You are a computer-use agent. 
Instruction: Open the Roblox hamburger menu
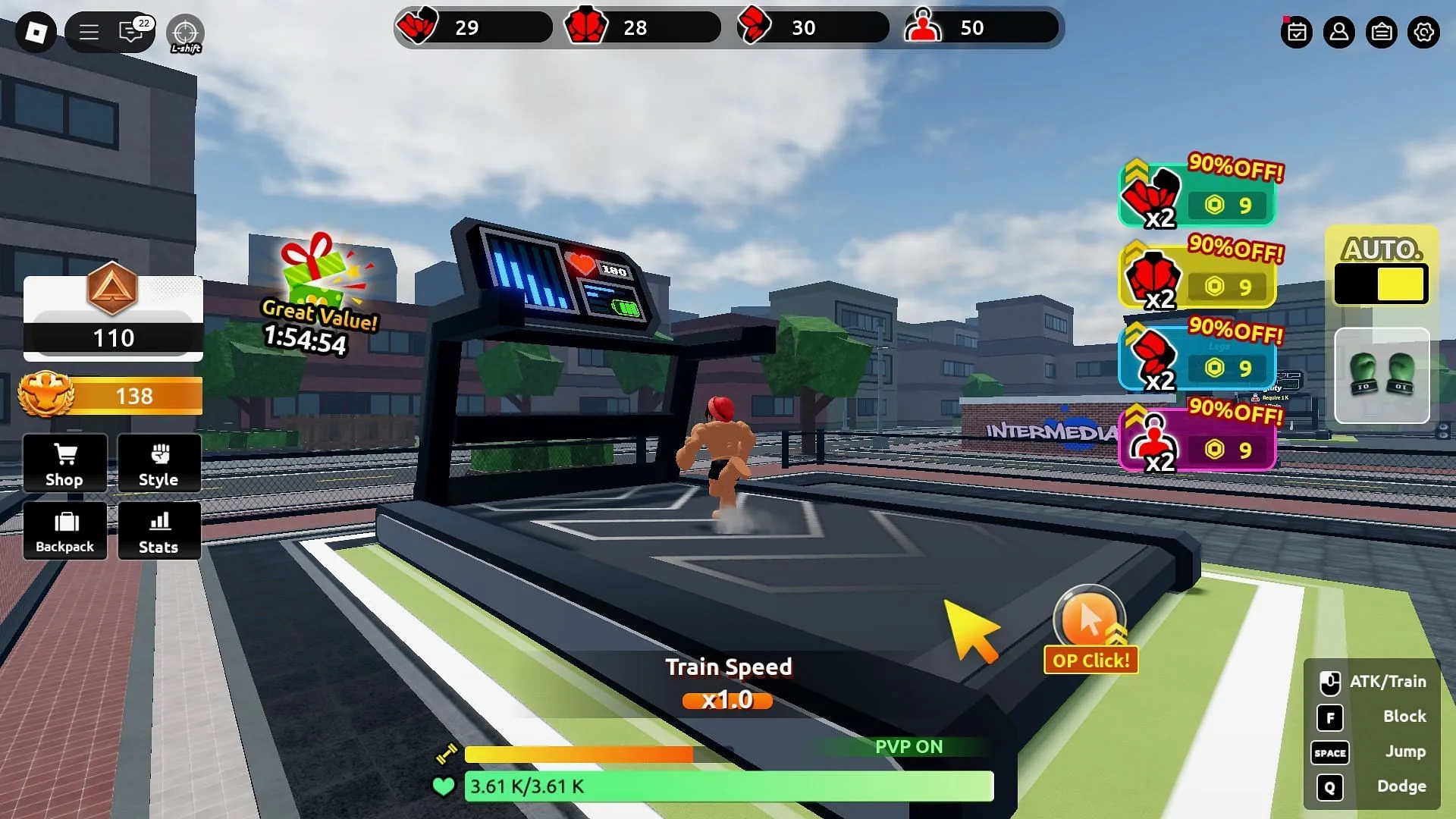[89, 33]
